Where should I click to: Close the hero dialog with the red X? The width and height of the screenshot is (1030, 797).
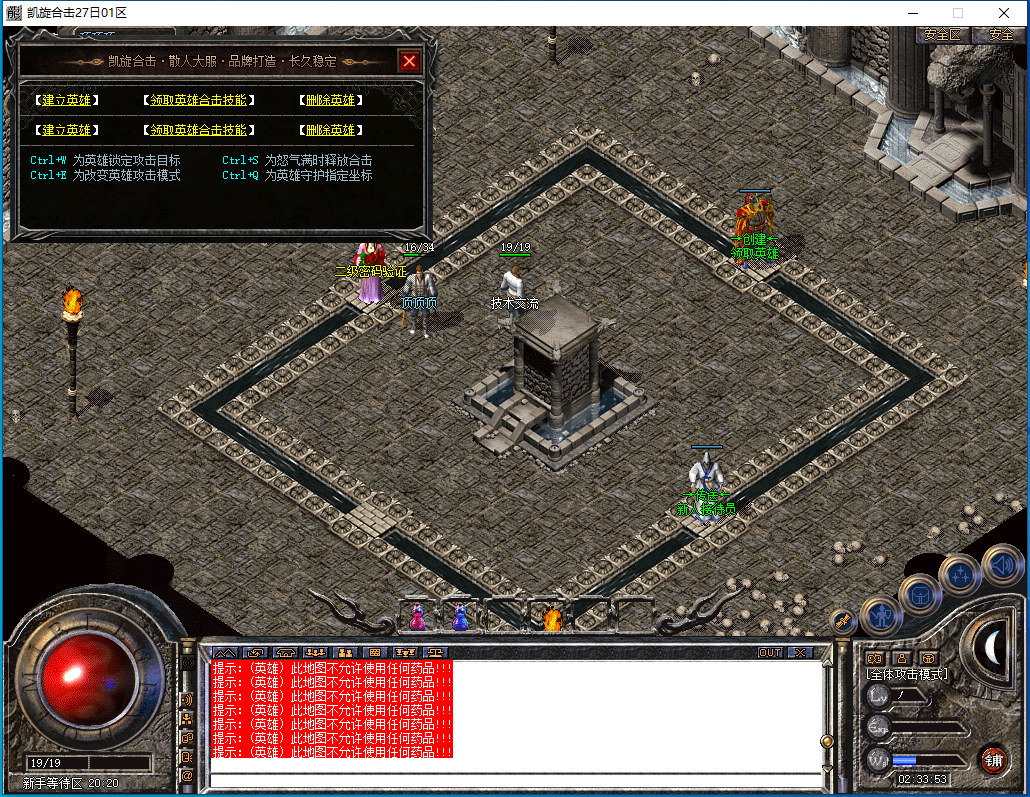[409, 61]
